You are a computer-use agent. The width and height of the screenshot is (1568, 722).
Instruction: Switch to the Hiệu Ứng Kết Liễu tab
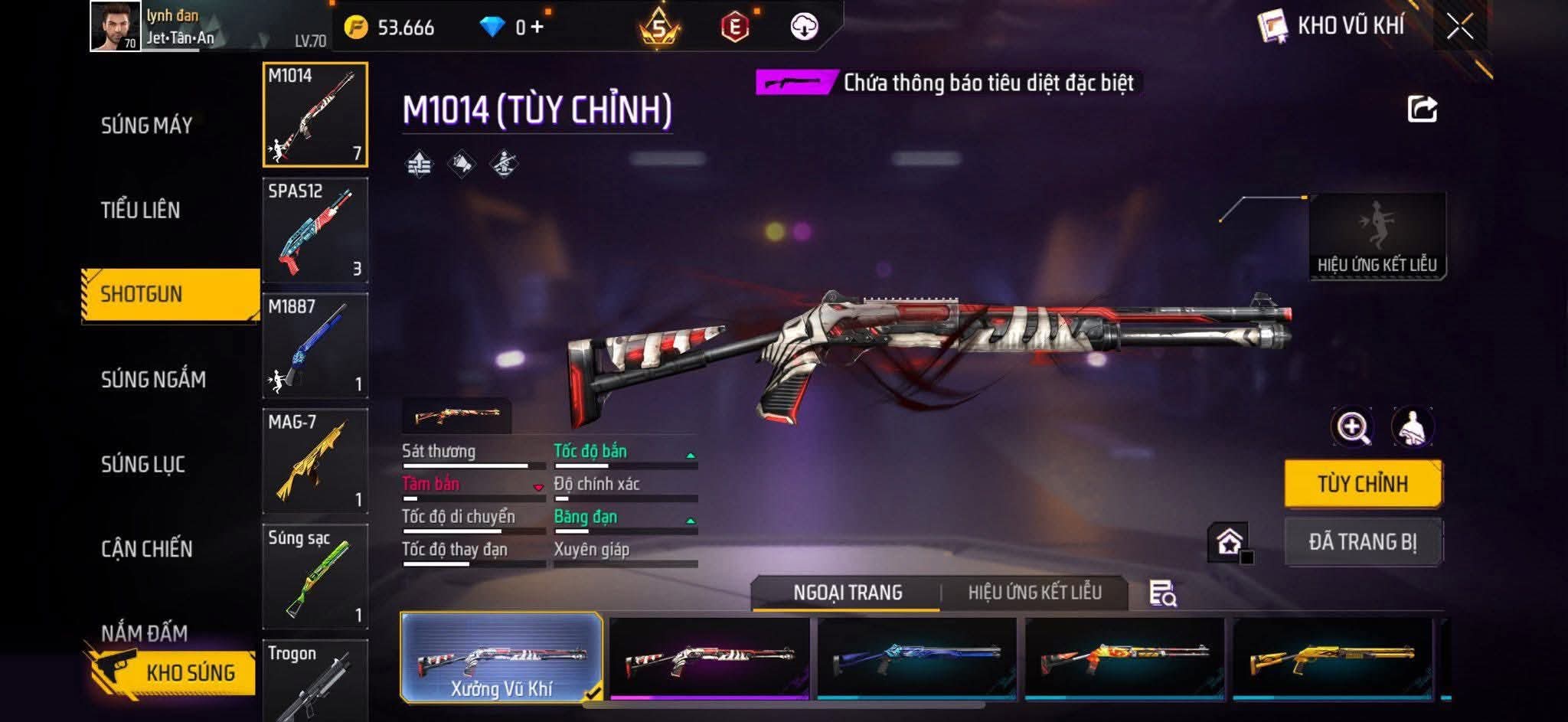[x=1034, y=593]
